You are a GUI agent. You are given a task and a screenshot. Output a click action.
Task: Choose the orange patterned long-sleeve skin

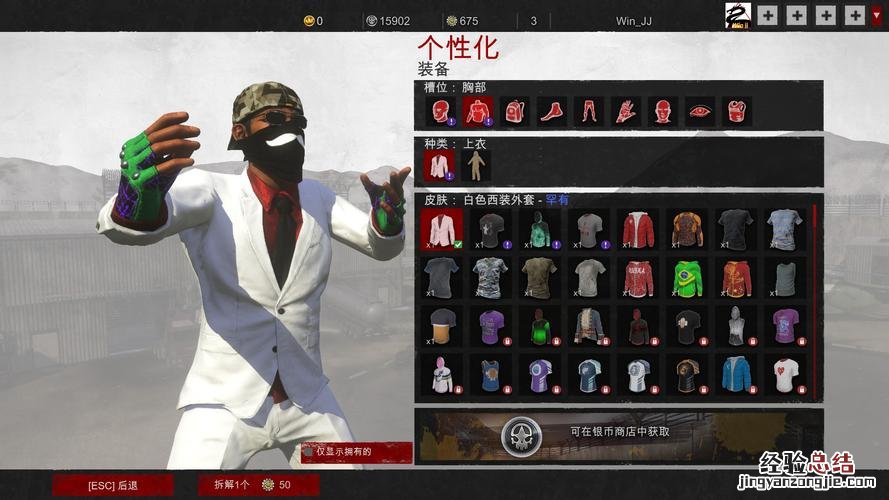point(686,228)
